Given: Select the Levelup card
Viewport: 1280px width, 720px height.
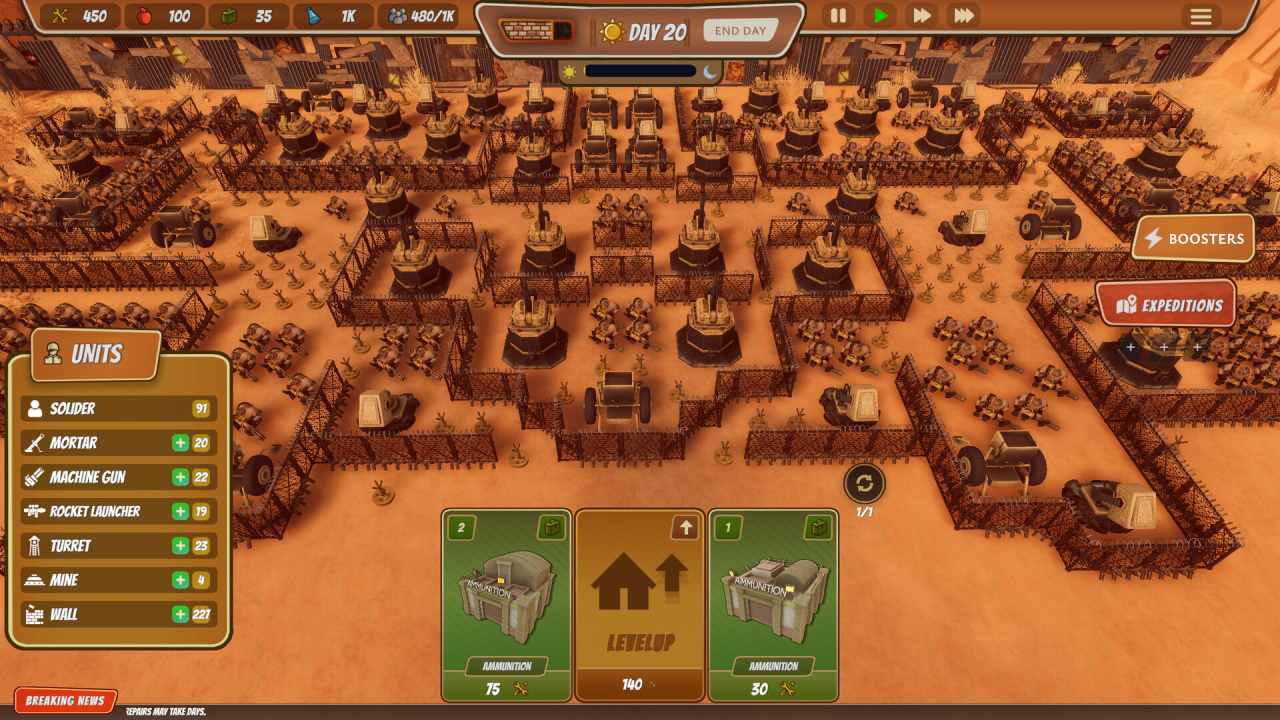Looking at the screenshot, I should pos(640,605).
